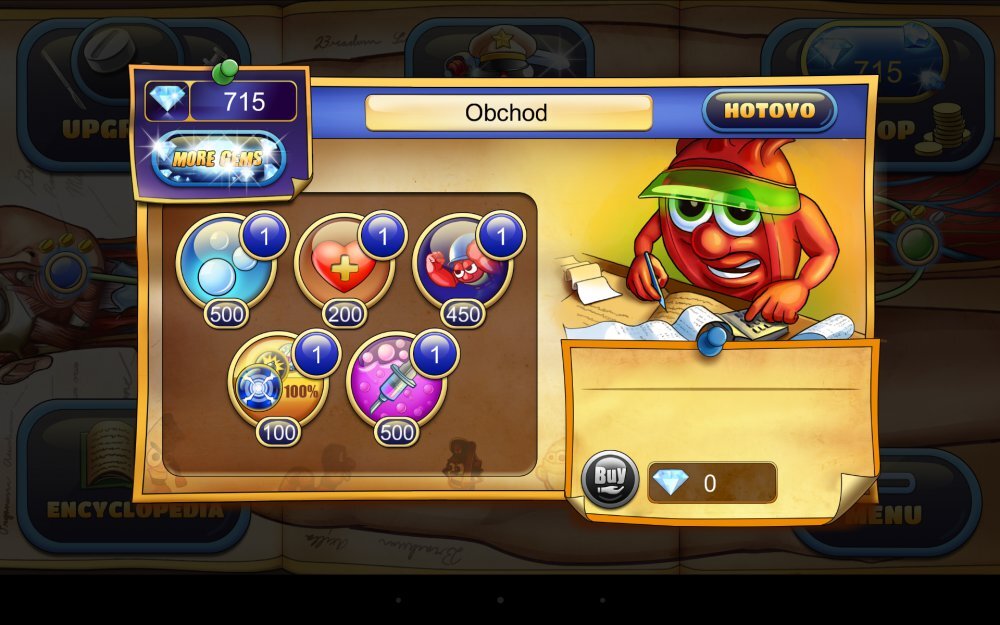The height and width of the screenshot is (625, 1000).
Task: Open the More Gems offer
Action: [x=218, y=158]
